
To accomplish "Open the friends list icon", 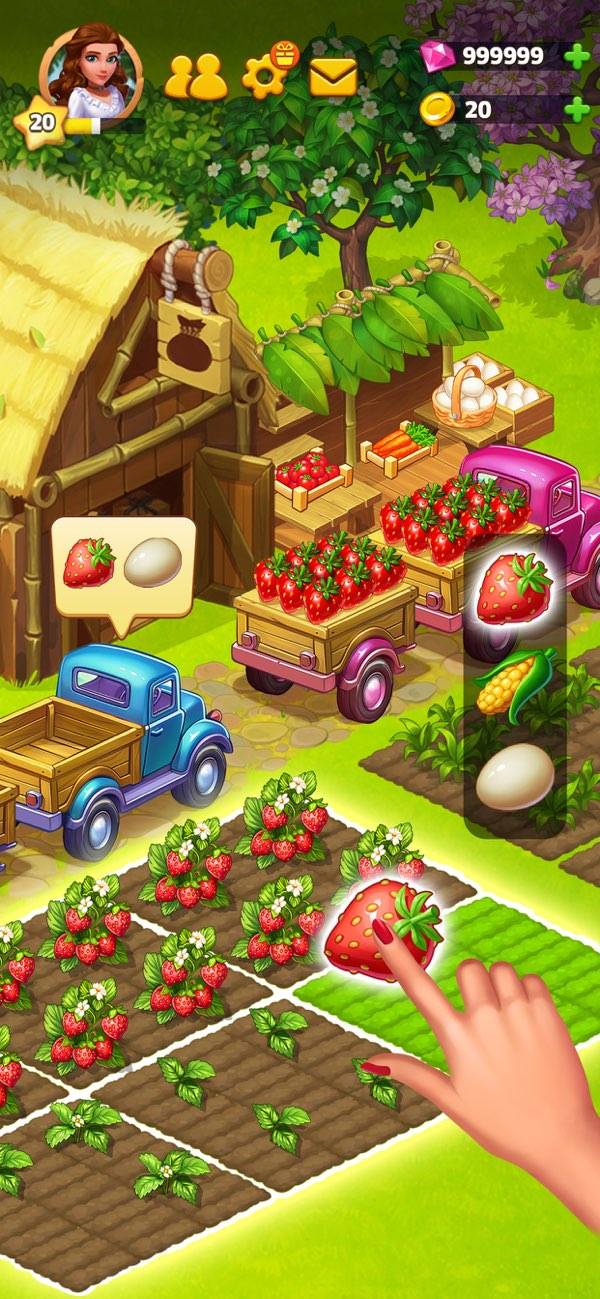I will tap(195, 75).
